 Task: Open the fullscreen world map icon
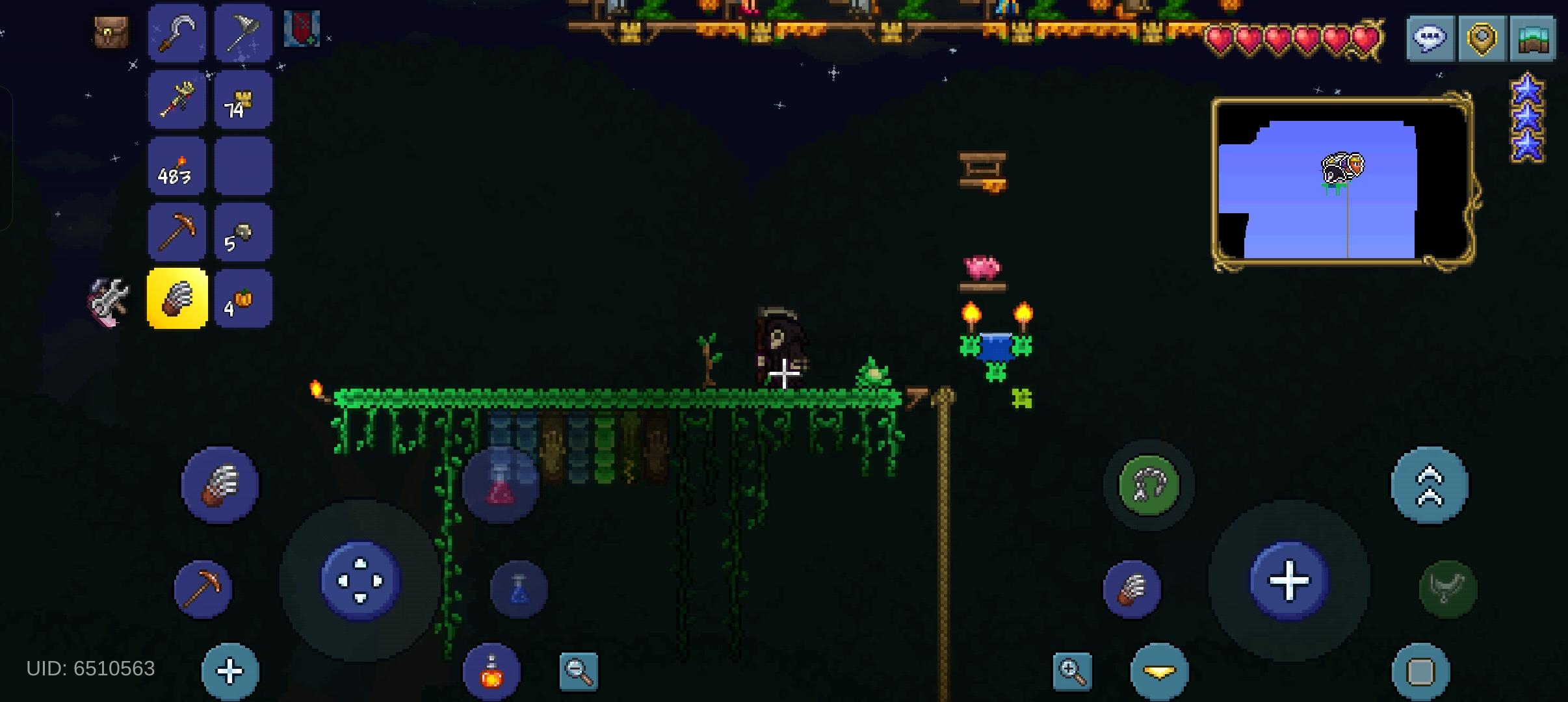pos(1532,38)
